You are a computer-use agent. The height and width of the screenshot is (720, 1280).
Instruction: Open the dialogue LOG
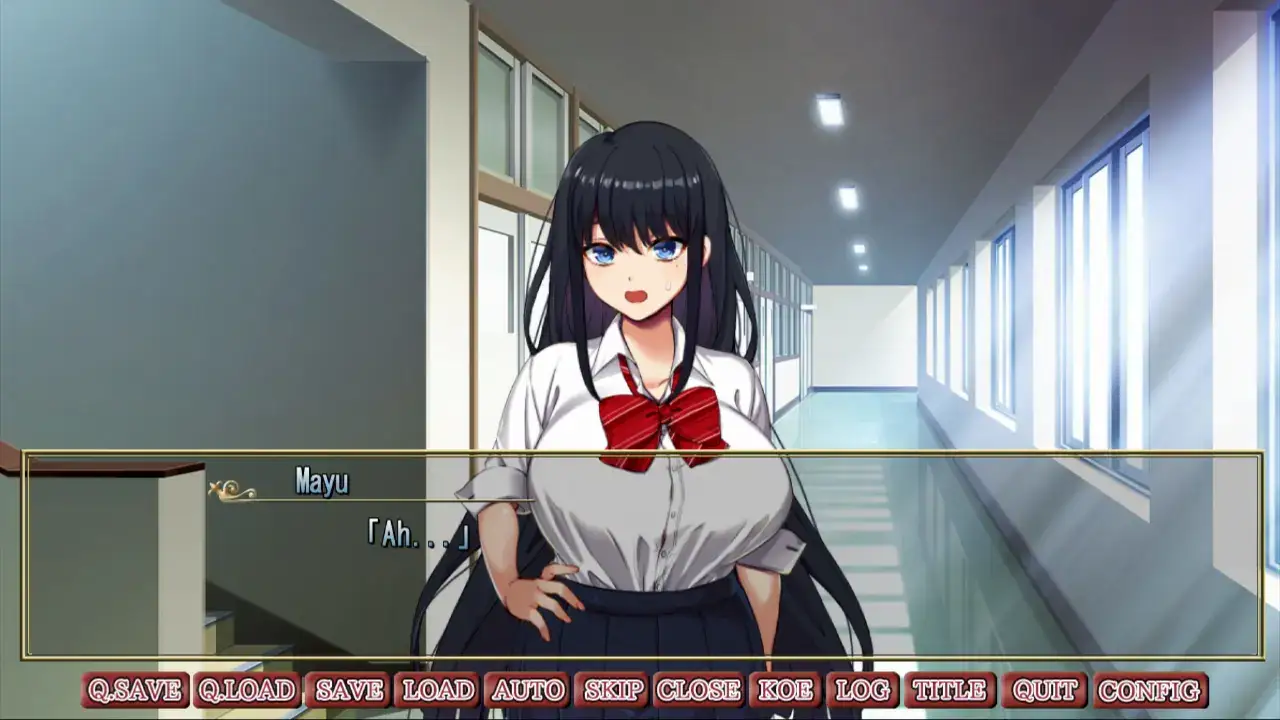click(862, 690)
